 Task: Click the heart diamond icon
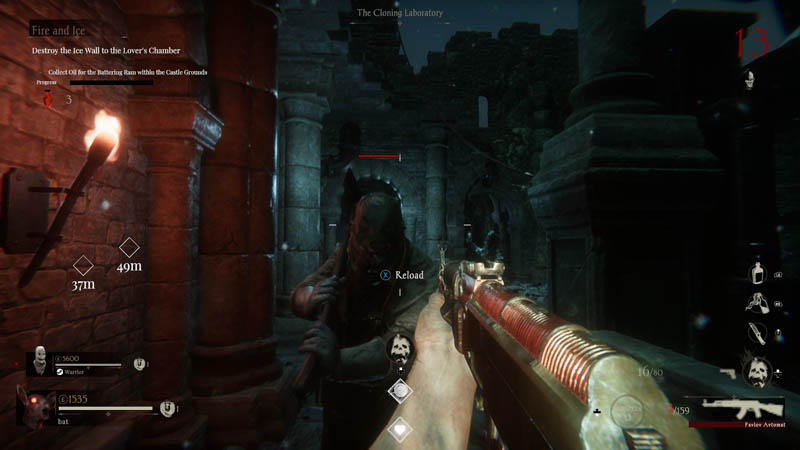[x=400, y=429]
